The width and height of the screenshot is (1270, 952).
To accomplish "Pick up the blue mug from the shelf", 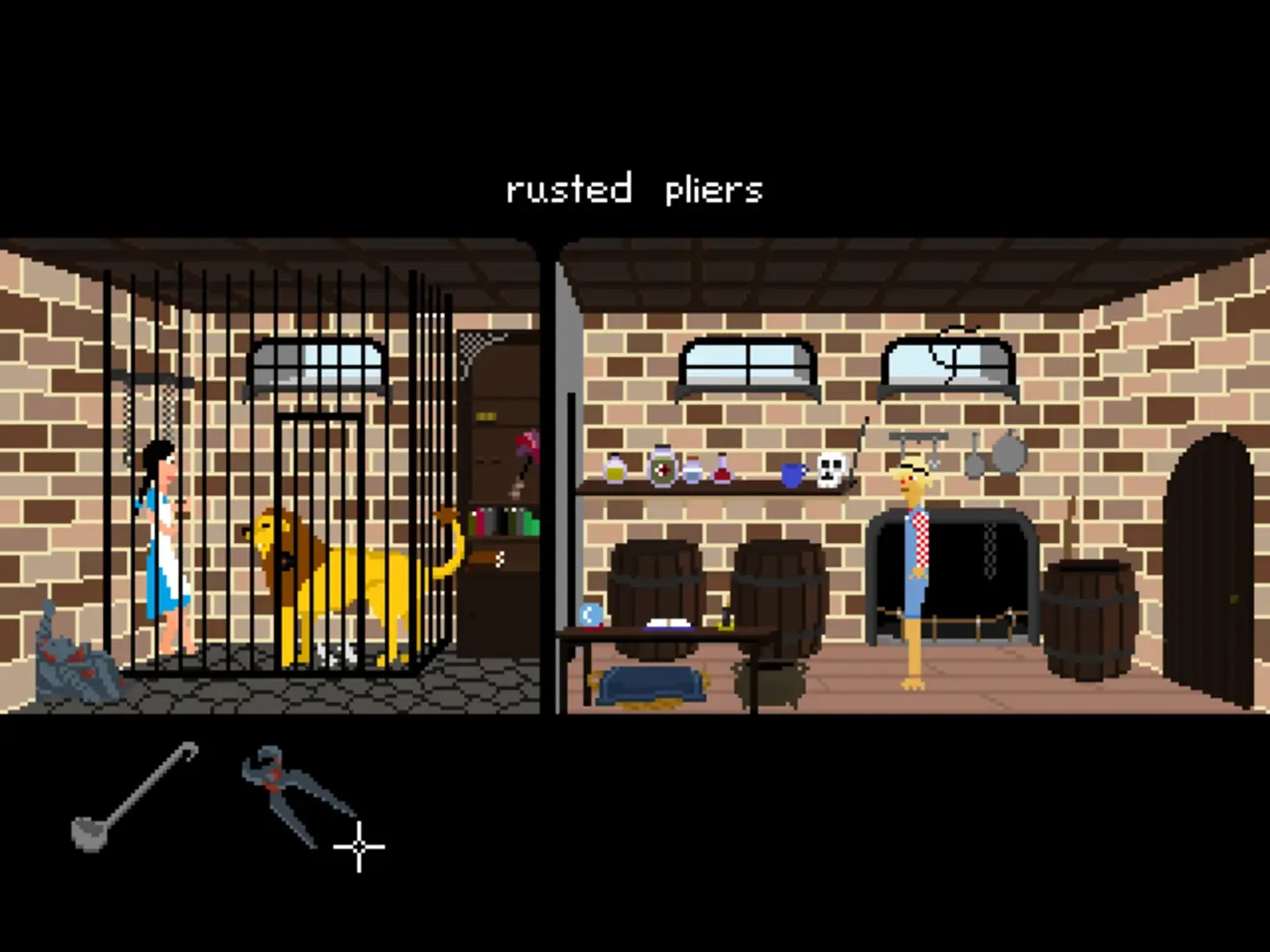I will coord(791,476).
